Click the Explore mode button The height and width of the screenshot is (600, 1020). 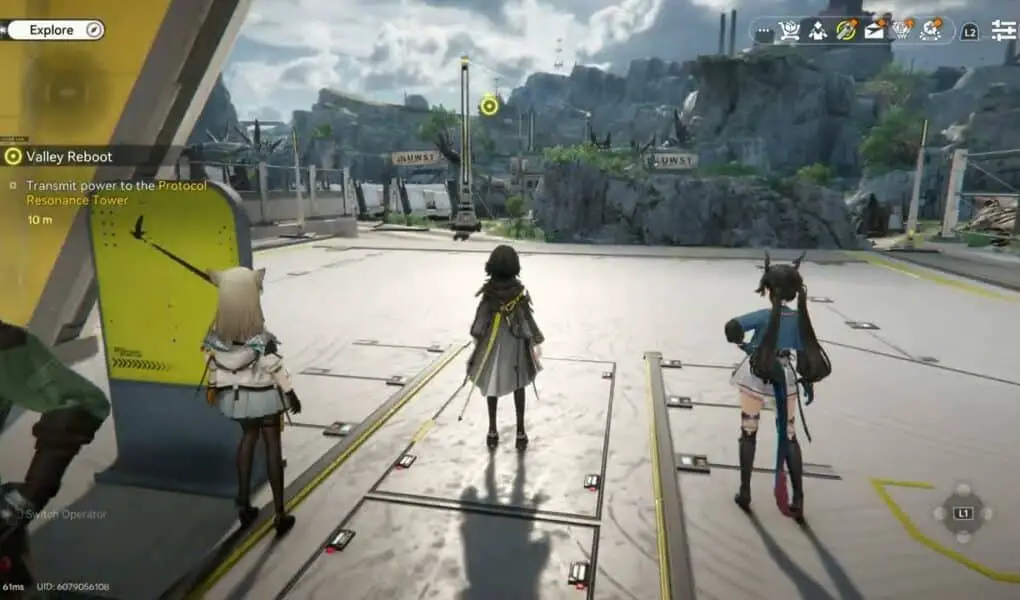[x=55, y=30]
